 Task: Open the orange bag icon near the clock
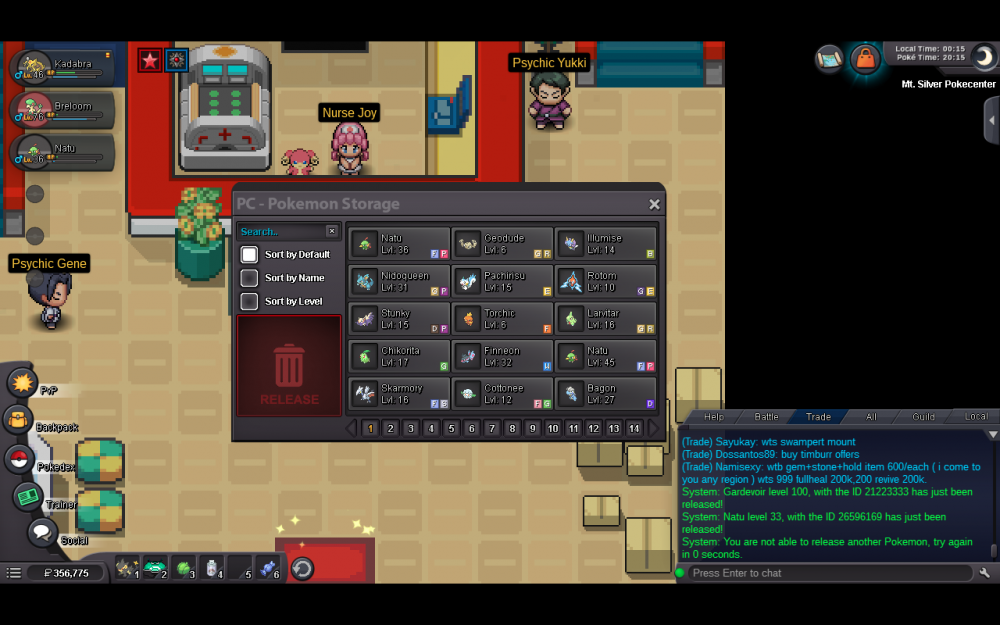[865, 58]
